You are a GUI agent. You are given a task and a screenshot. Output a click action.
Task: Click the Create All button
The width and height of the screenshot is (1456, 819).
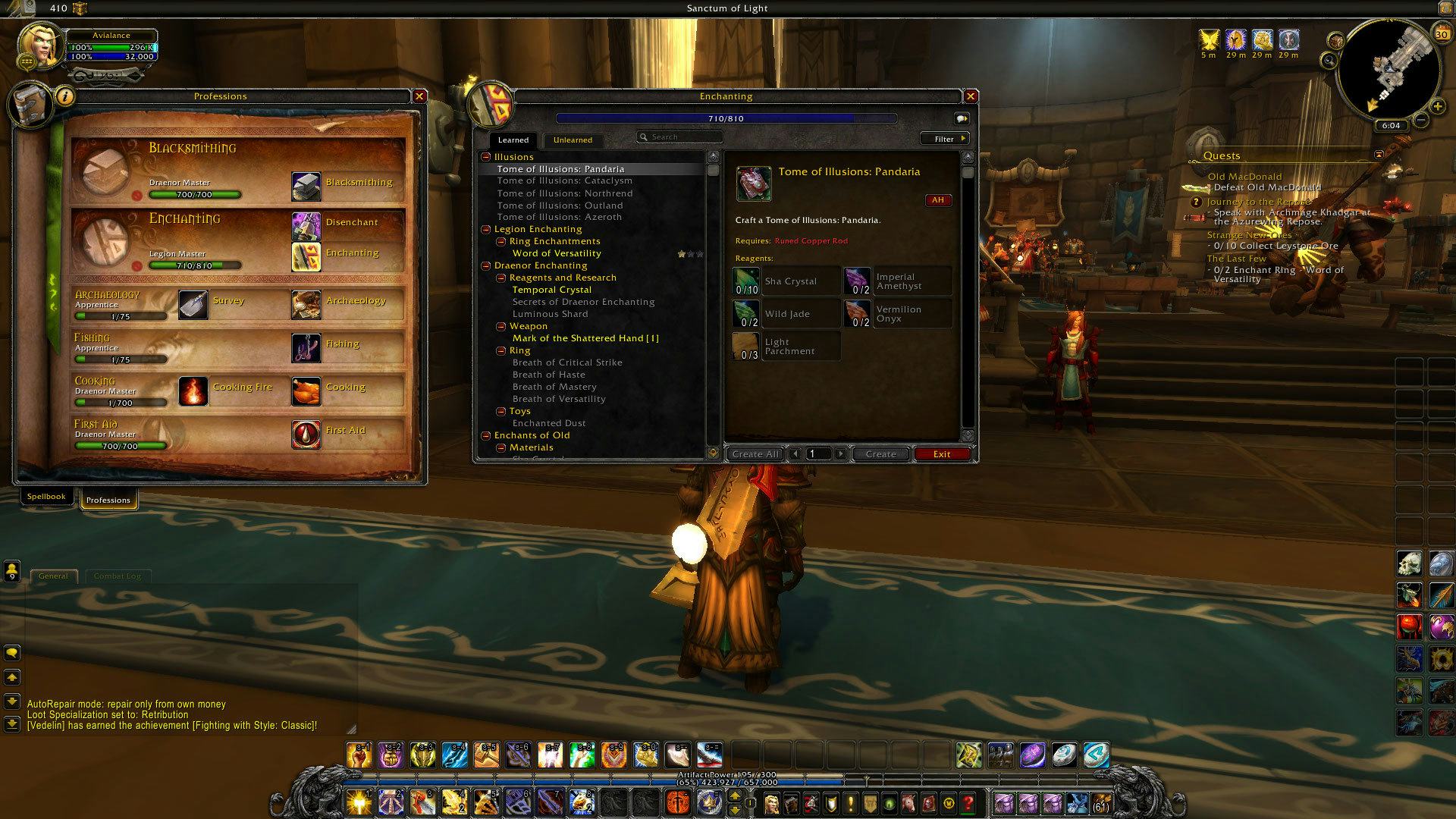755,453
